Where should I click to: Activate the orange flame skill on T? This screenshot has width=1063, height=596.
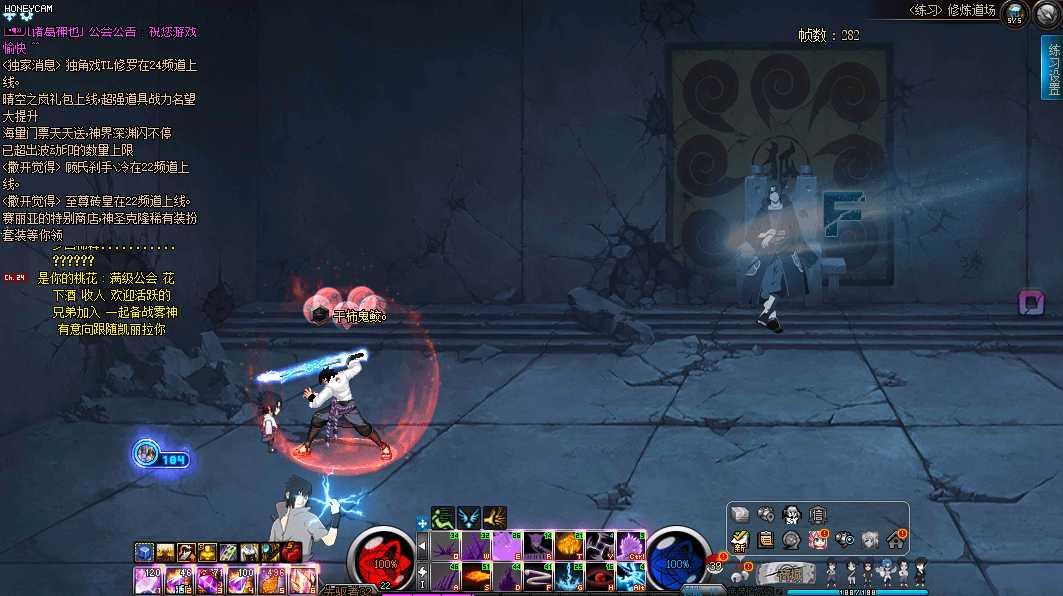point(568,547)
